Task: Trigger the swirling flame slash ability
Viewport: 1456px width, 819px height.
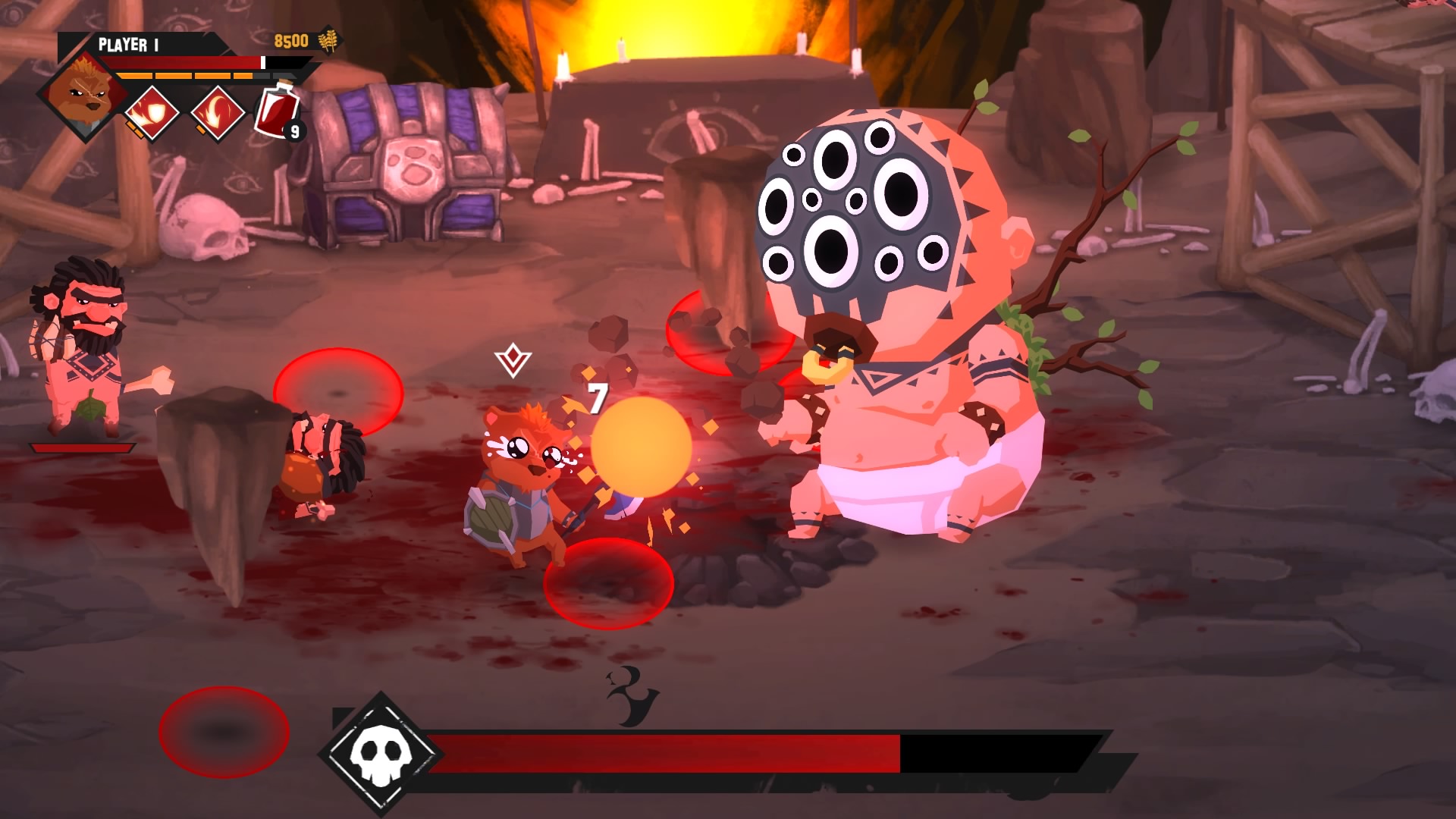Action: pyautogui.click(x=218, y=113)
